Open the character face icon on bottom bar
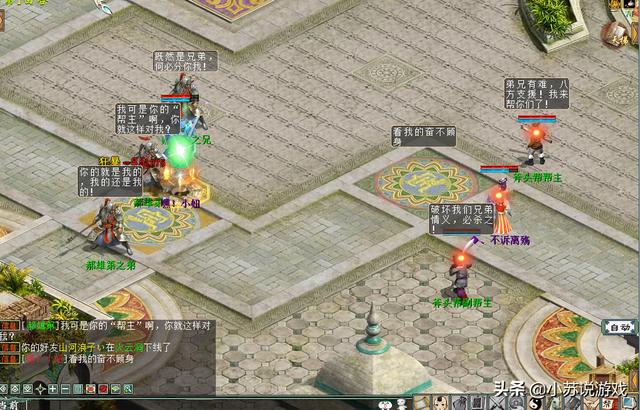 coord(439,404)
